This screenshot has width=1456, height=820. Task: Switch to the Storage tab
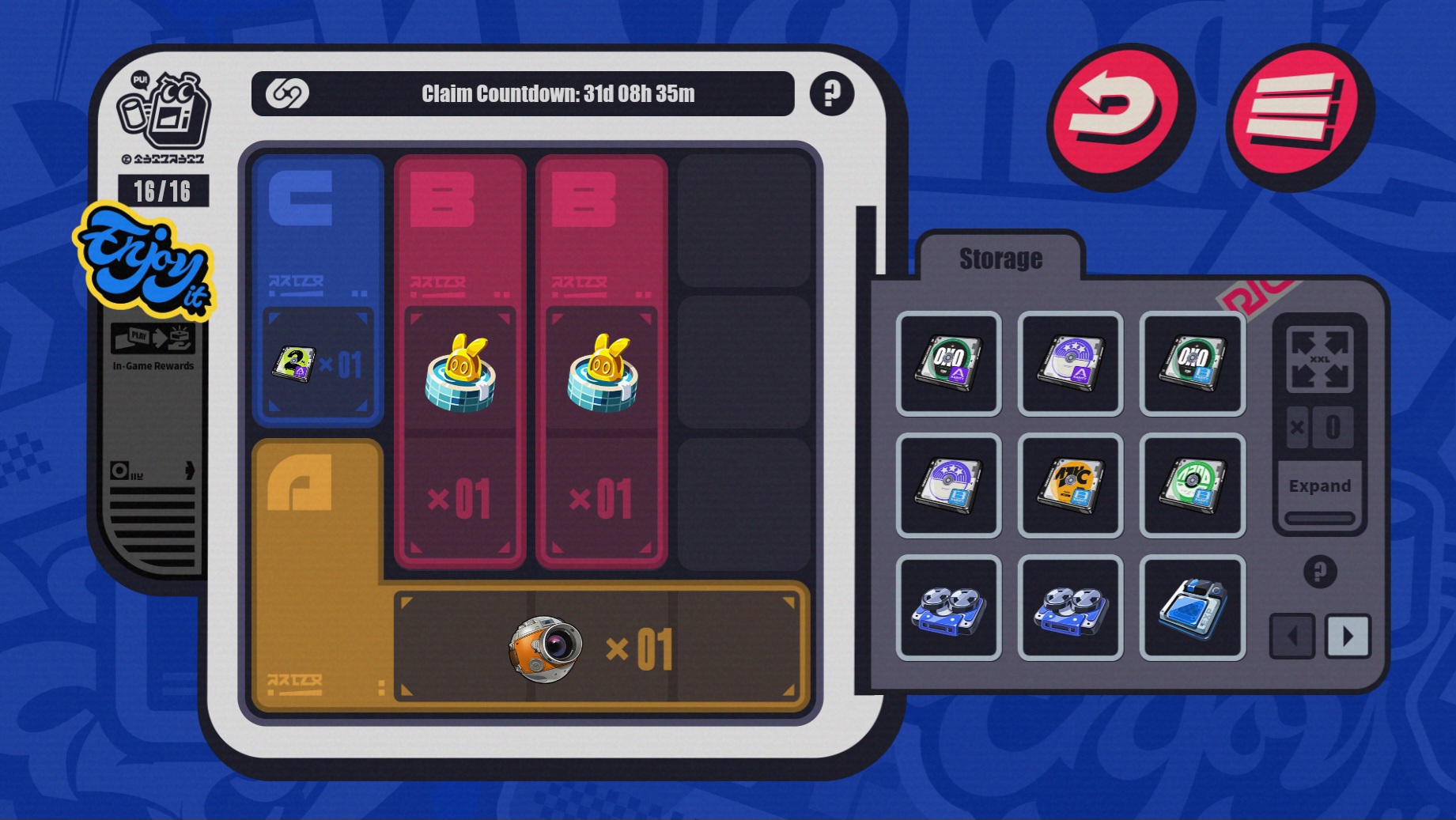[1000, 259]
